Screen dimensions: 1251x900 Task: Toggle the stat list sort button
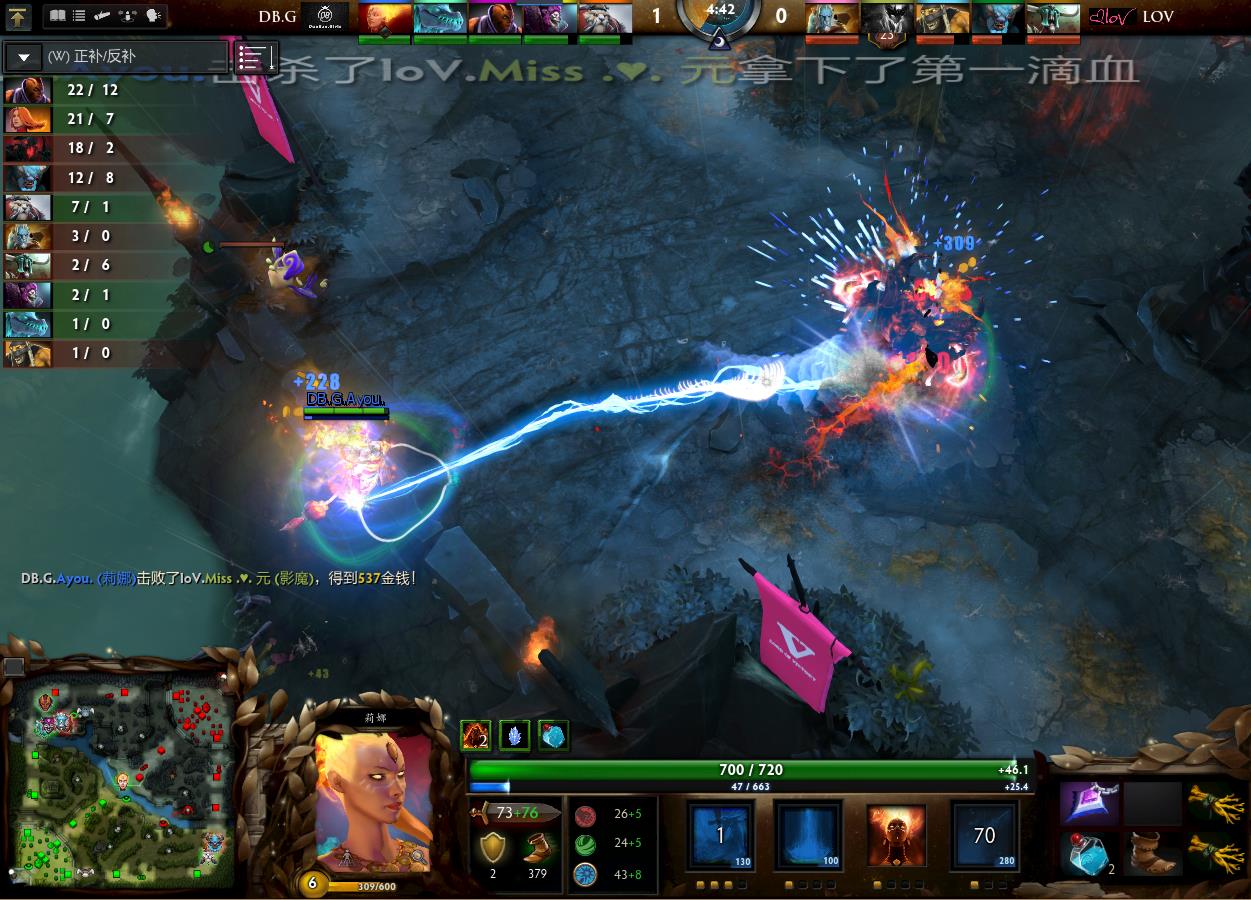point(255,57)
